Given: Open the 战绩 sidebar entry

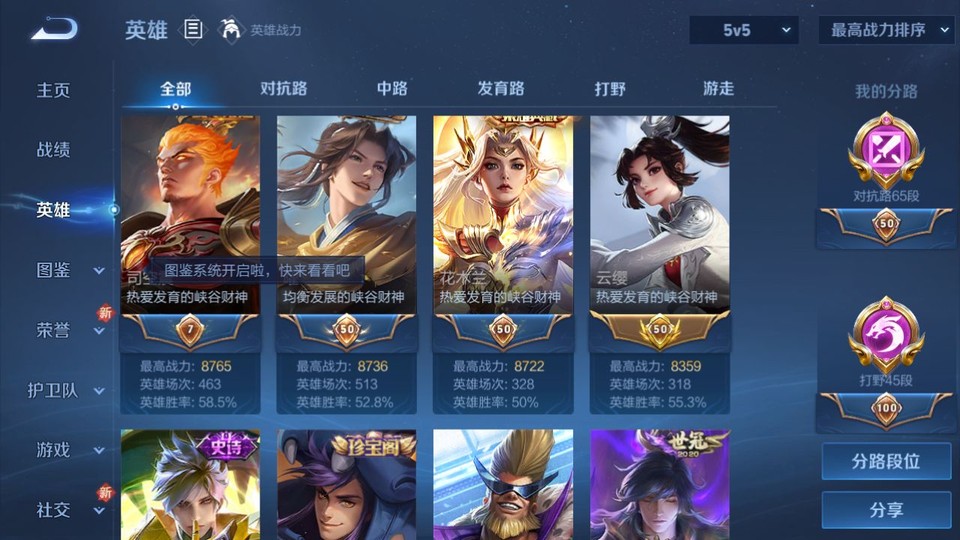Looking at the screenshot, I should point(54,150).
